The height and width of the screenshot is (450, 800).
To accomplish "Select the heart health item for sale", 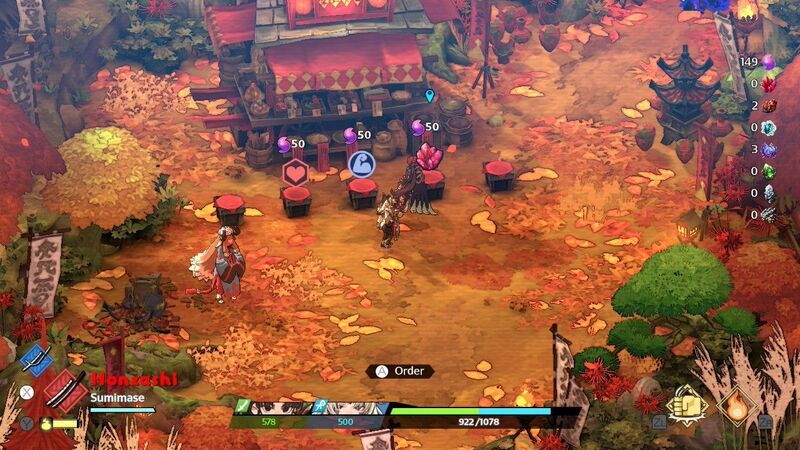I will pyautogui.click(x=296, y=171).
